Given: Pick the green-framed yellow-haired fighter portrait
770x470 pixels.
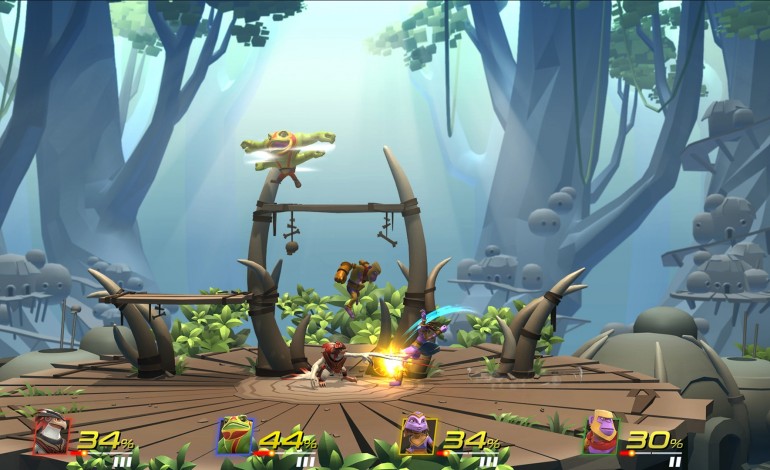Looking at the screenshot, I should click(x=601, y=434).
